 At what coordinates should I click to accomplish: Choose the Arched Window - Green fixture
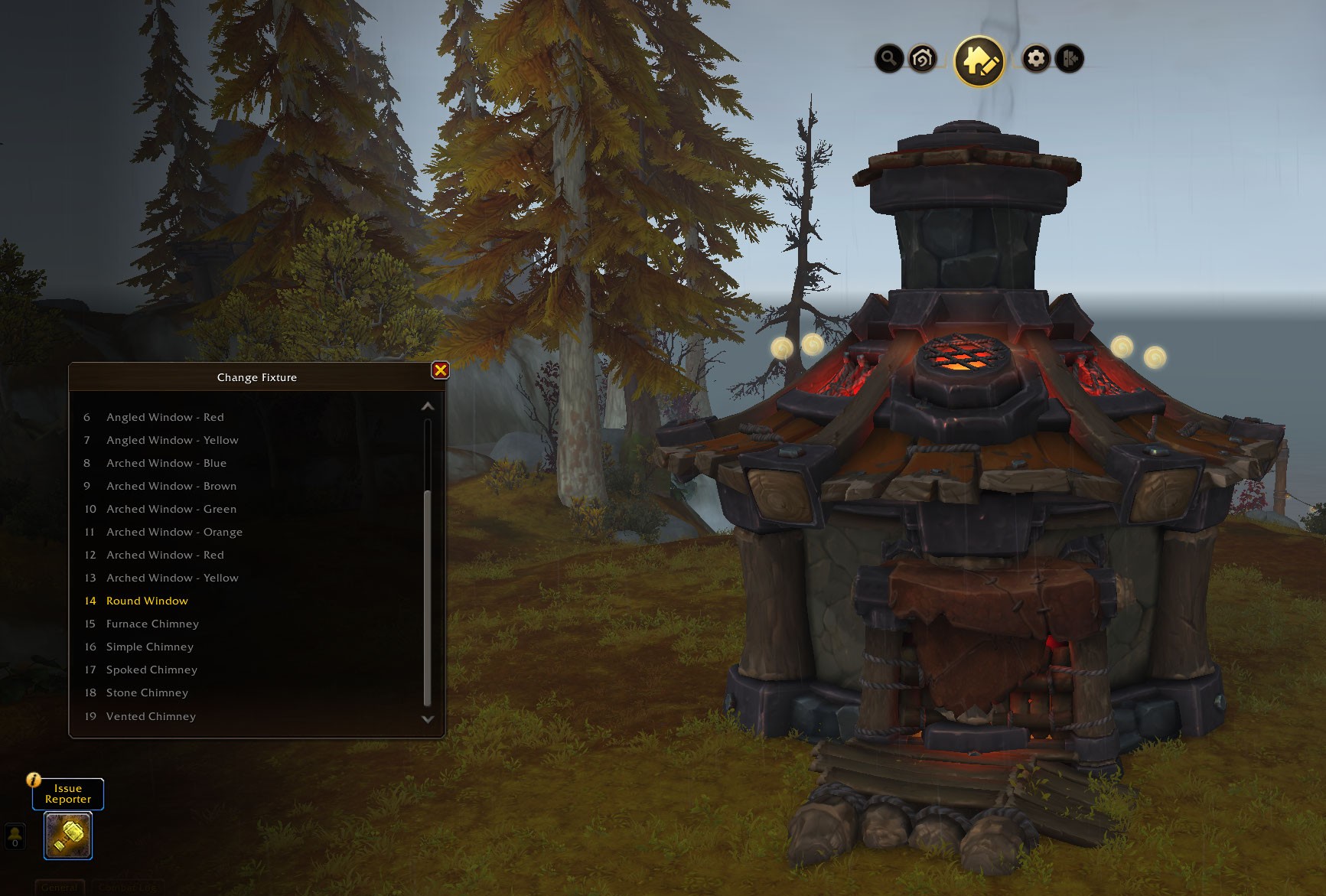point(171,509)
